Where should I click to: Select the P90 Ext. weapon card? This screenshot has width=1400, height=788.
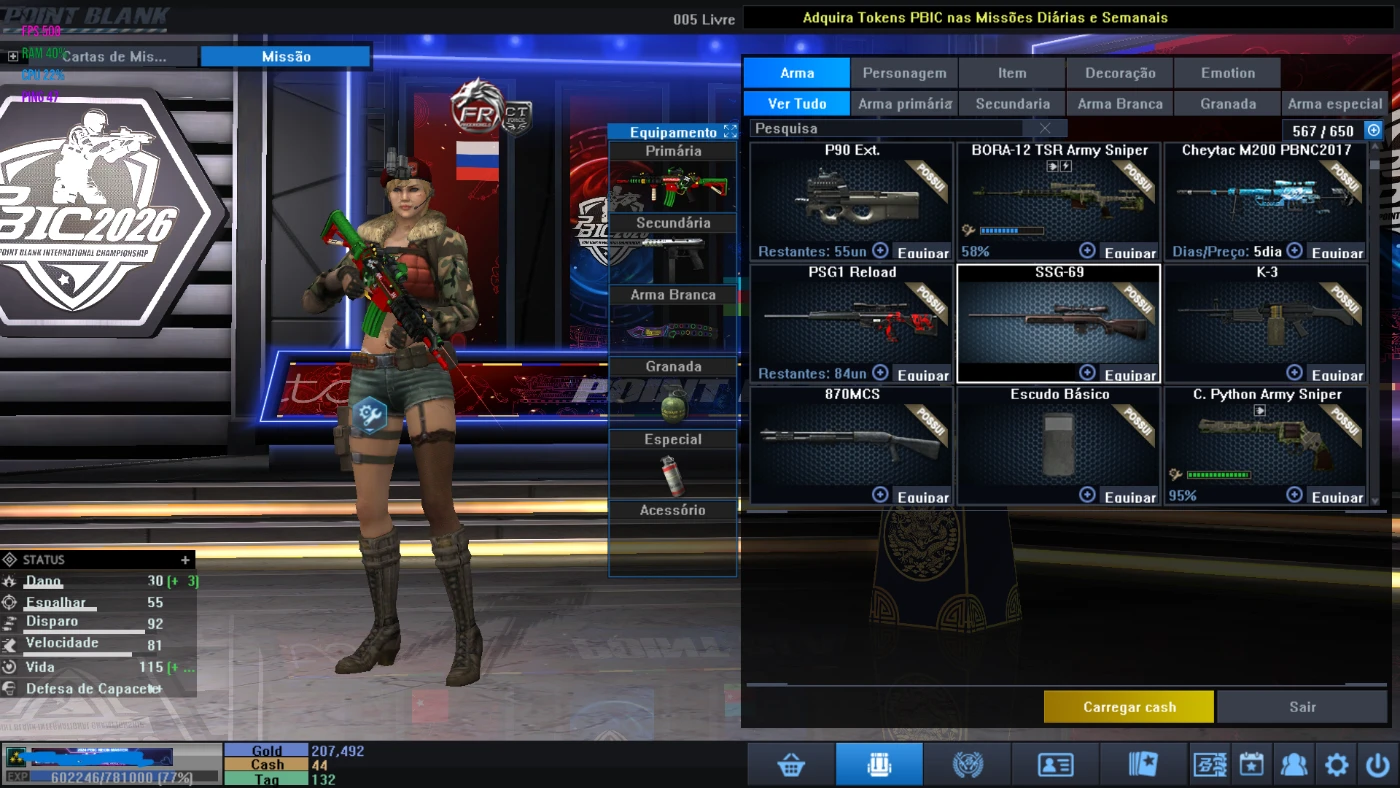point(851,200)
